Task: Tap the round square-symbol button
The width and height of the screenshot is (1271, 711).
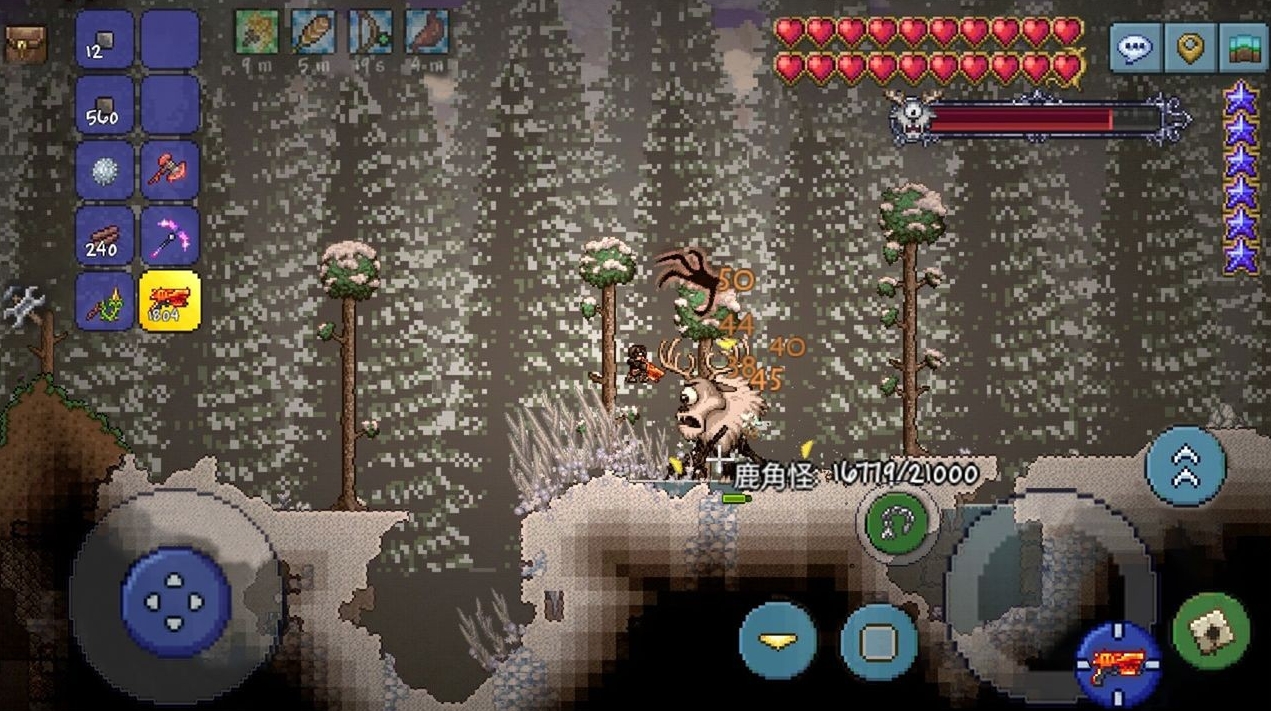Action: 879,641
